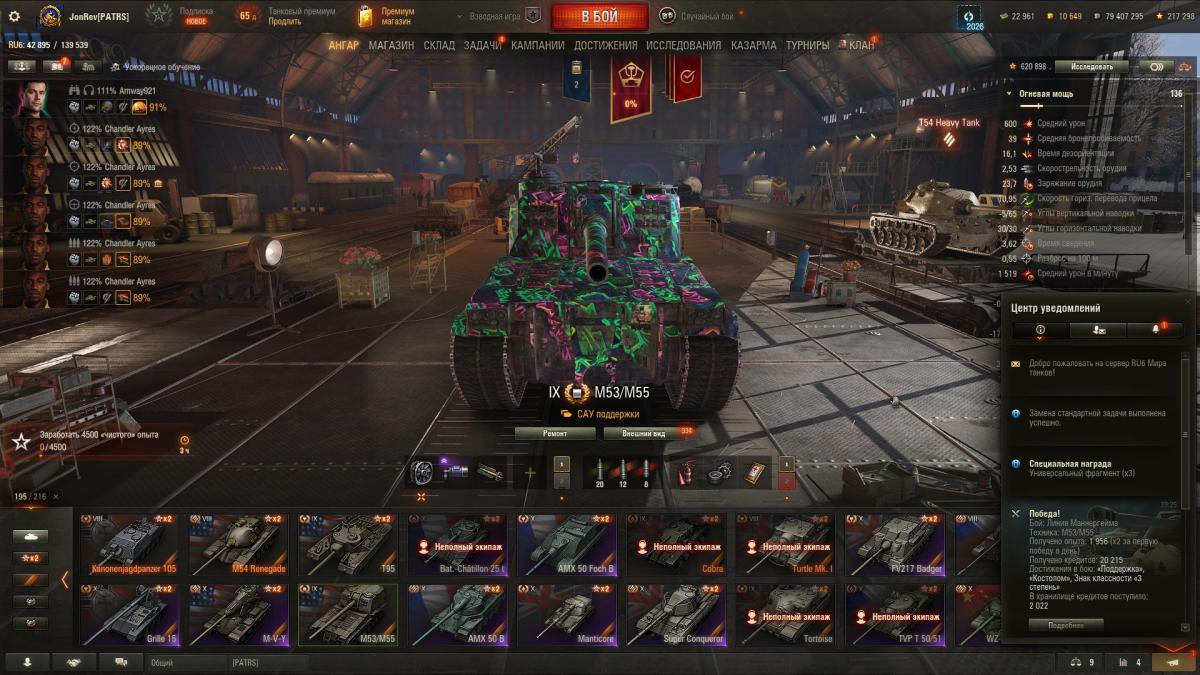Open the ТУРНИРЫ tab
1200x675 pixels.
807,45
